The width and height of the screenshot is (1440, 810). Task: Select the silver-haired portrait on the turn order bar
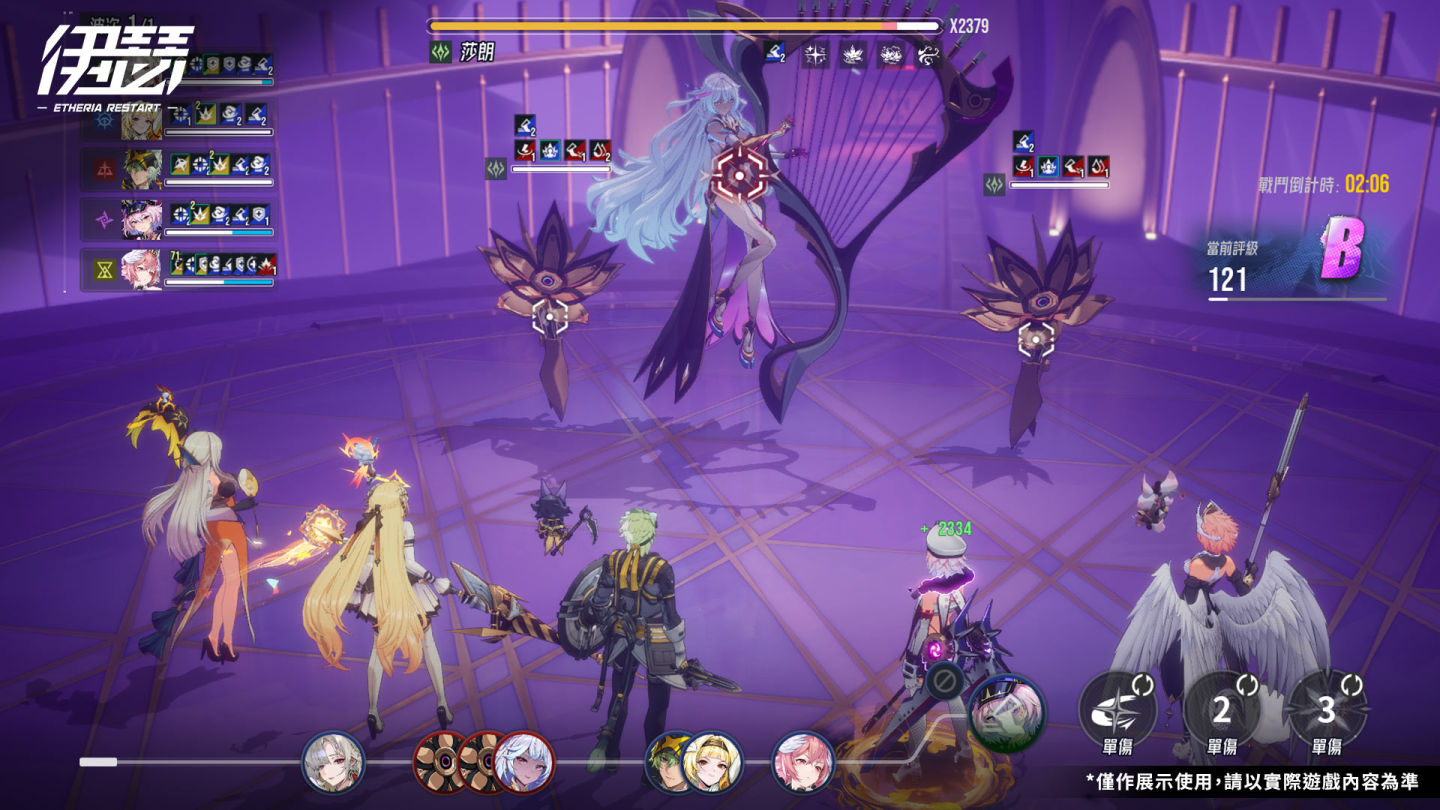[x=332, y=762]
